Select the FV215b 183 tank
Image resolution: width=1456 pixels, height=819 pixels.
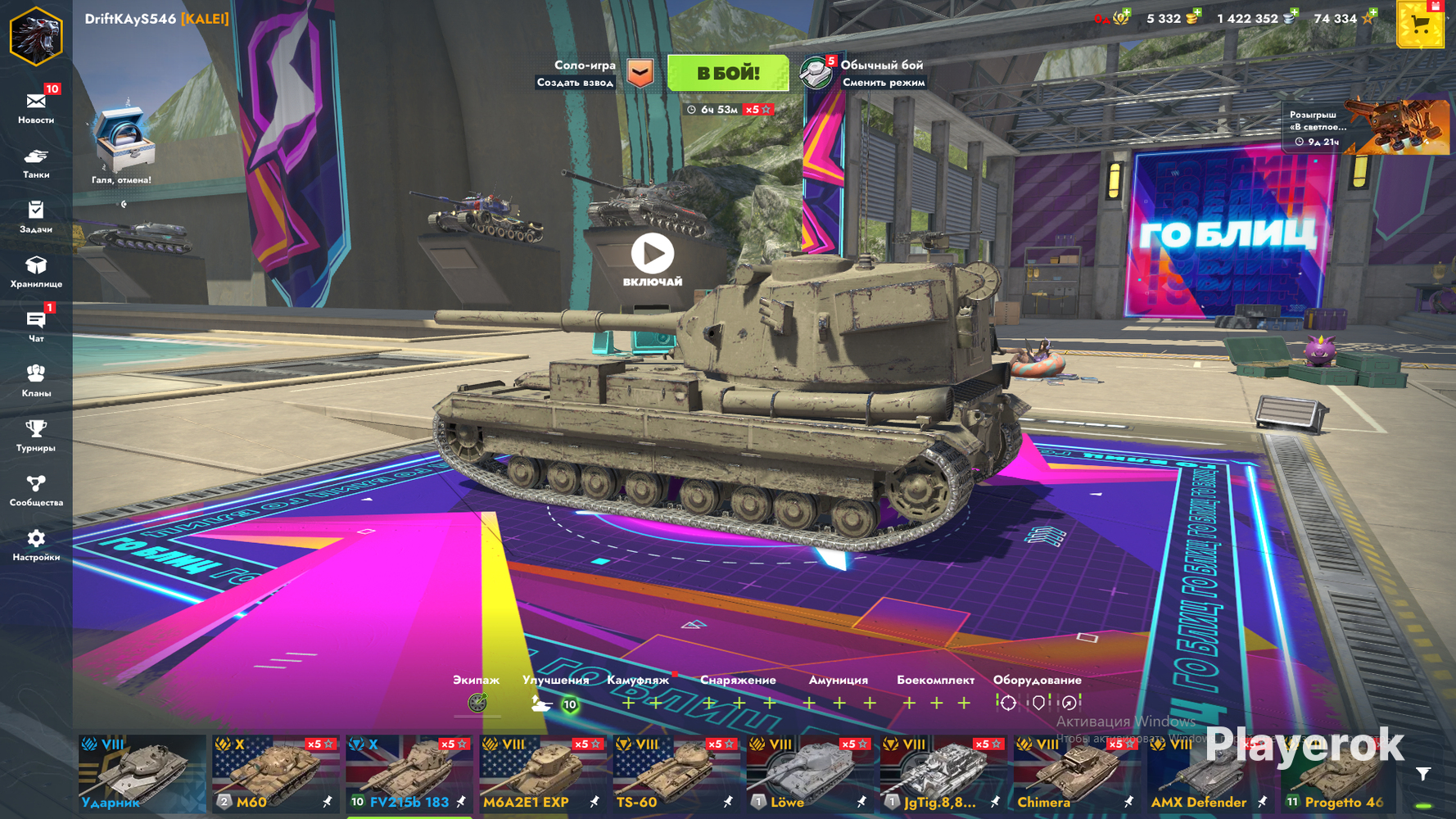coord(409,774)
